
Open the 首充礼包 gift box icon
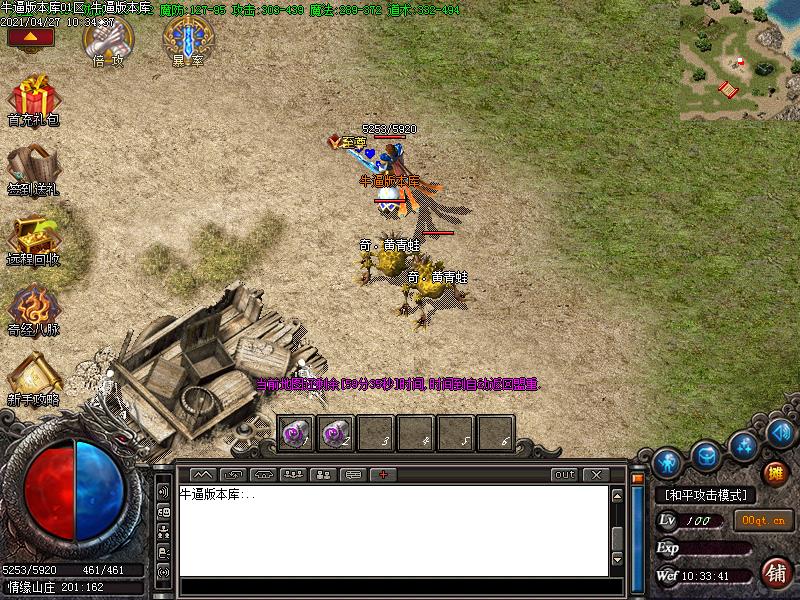(x=34, y=100)
